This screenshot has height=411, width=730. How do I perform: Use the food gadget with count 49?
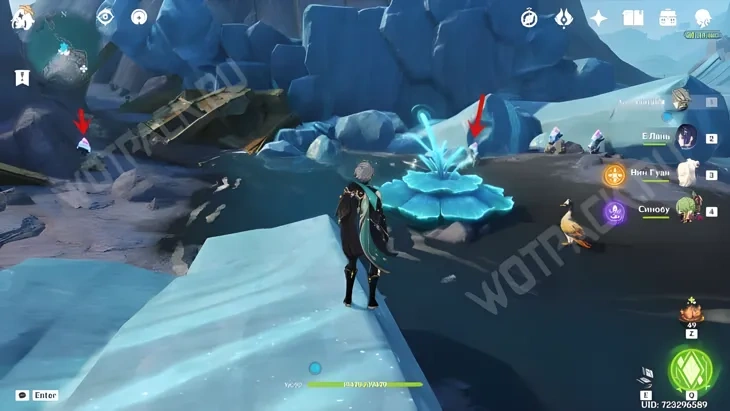pos(690,312)
